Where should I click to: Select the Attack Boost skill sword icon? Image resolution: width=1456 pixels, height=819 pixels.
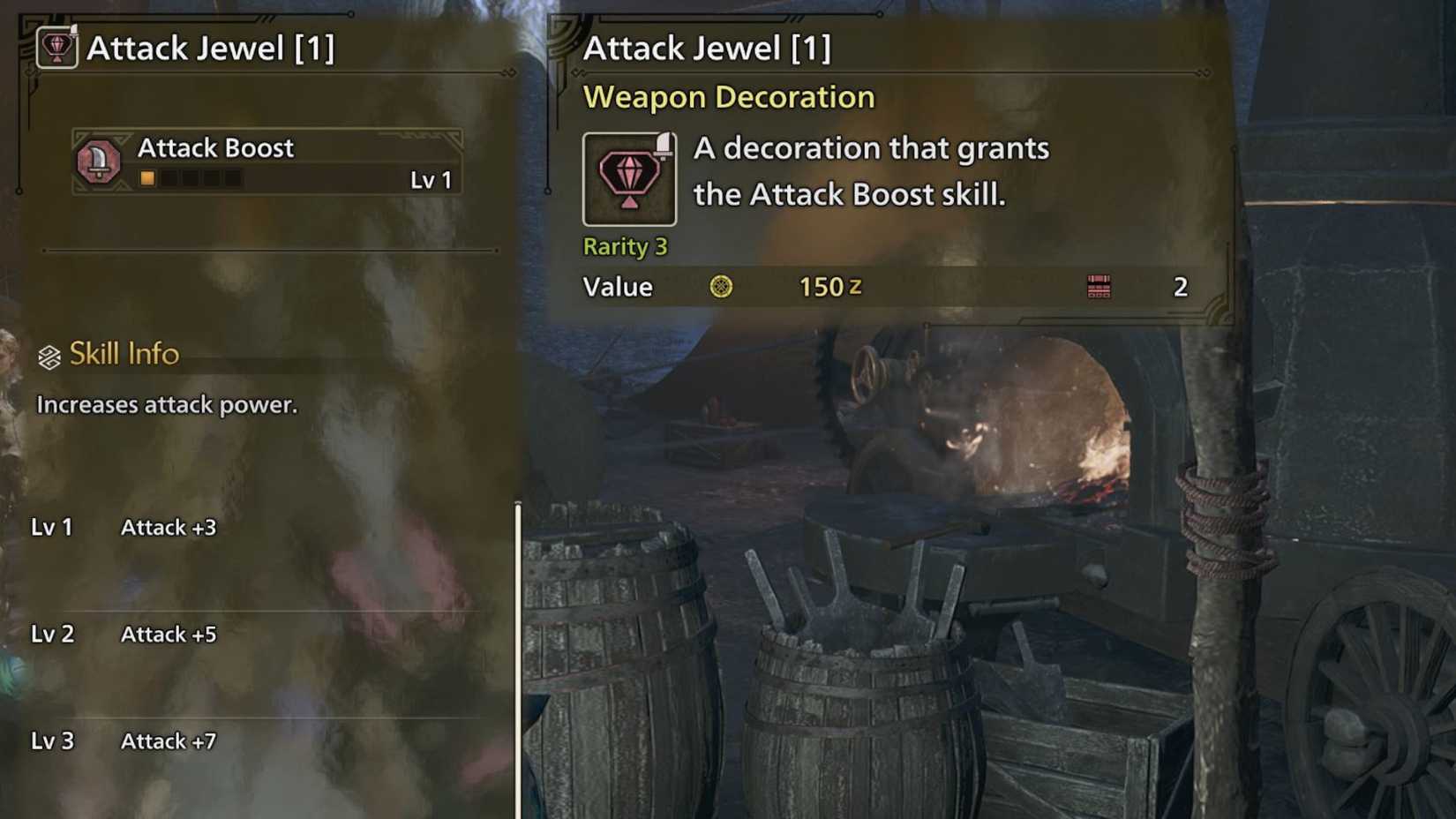click(100, 162)
